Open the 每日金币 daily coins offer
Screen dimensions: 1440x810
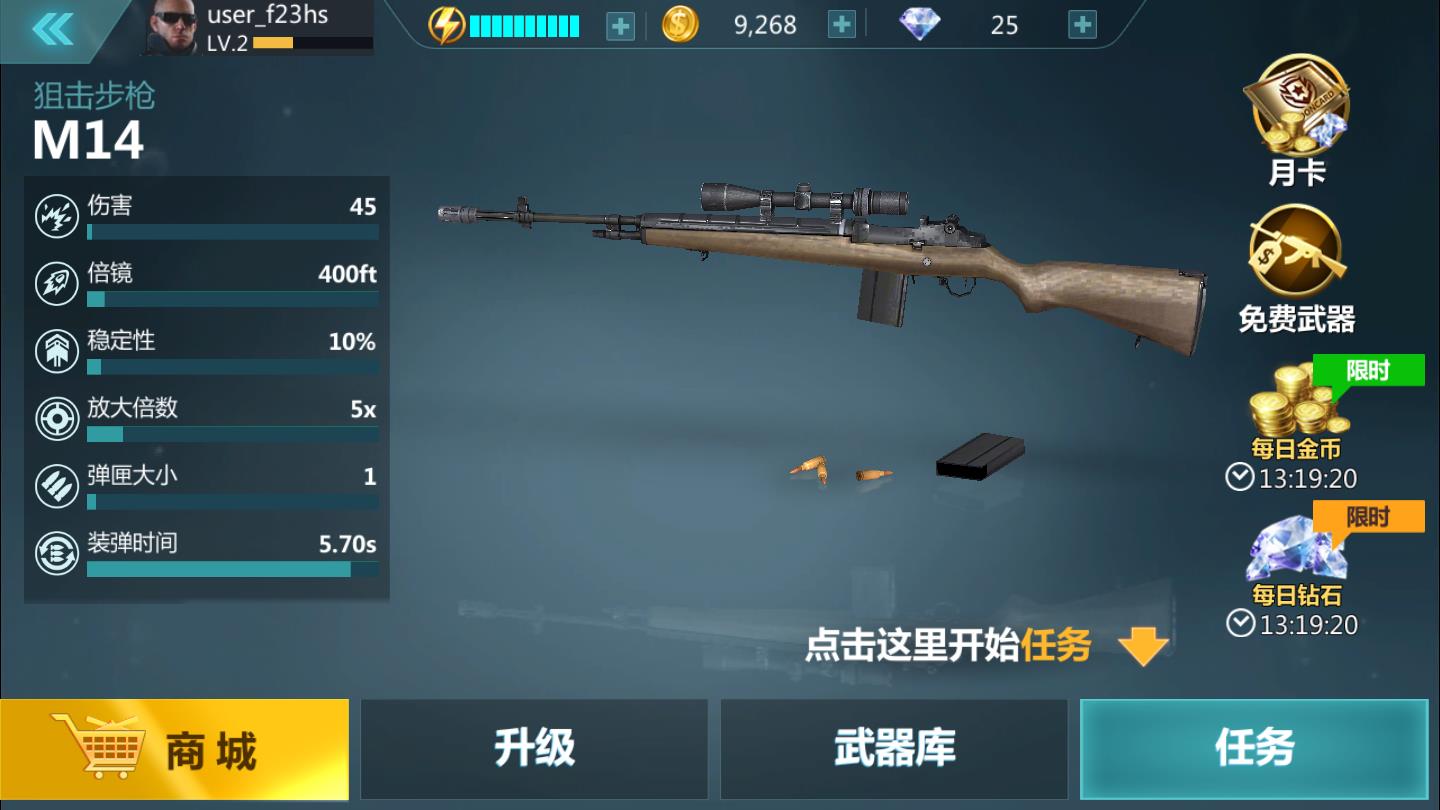click(x=1295, y=410)
